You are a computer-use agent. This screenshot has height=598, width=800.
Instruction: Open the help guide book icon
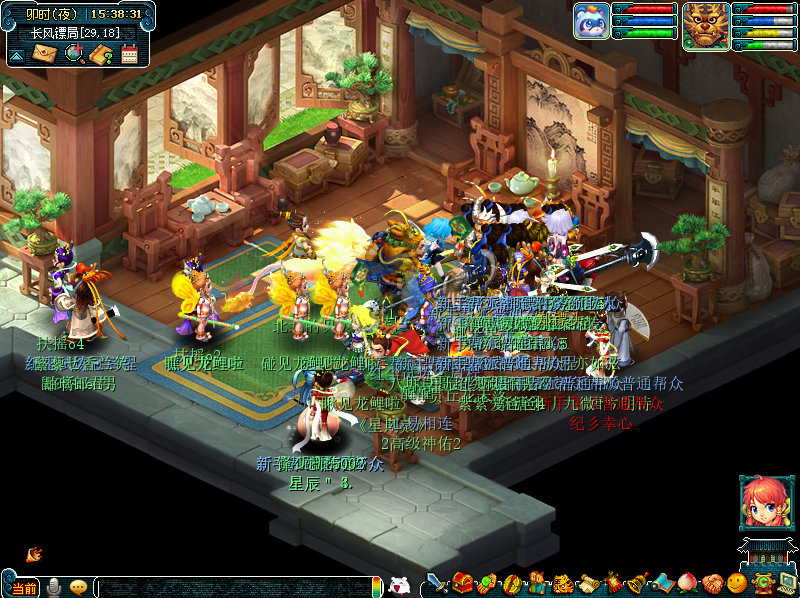(x=101, y=54)
